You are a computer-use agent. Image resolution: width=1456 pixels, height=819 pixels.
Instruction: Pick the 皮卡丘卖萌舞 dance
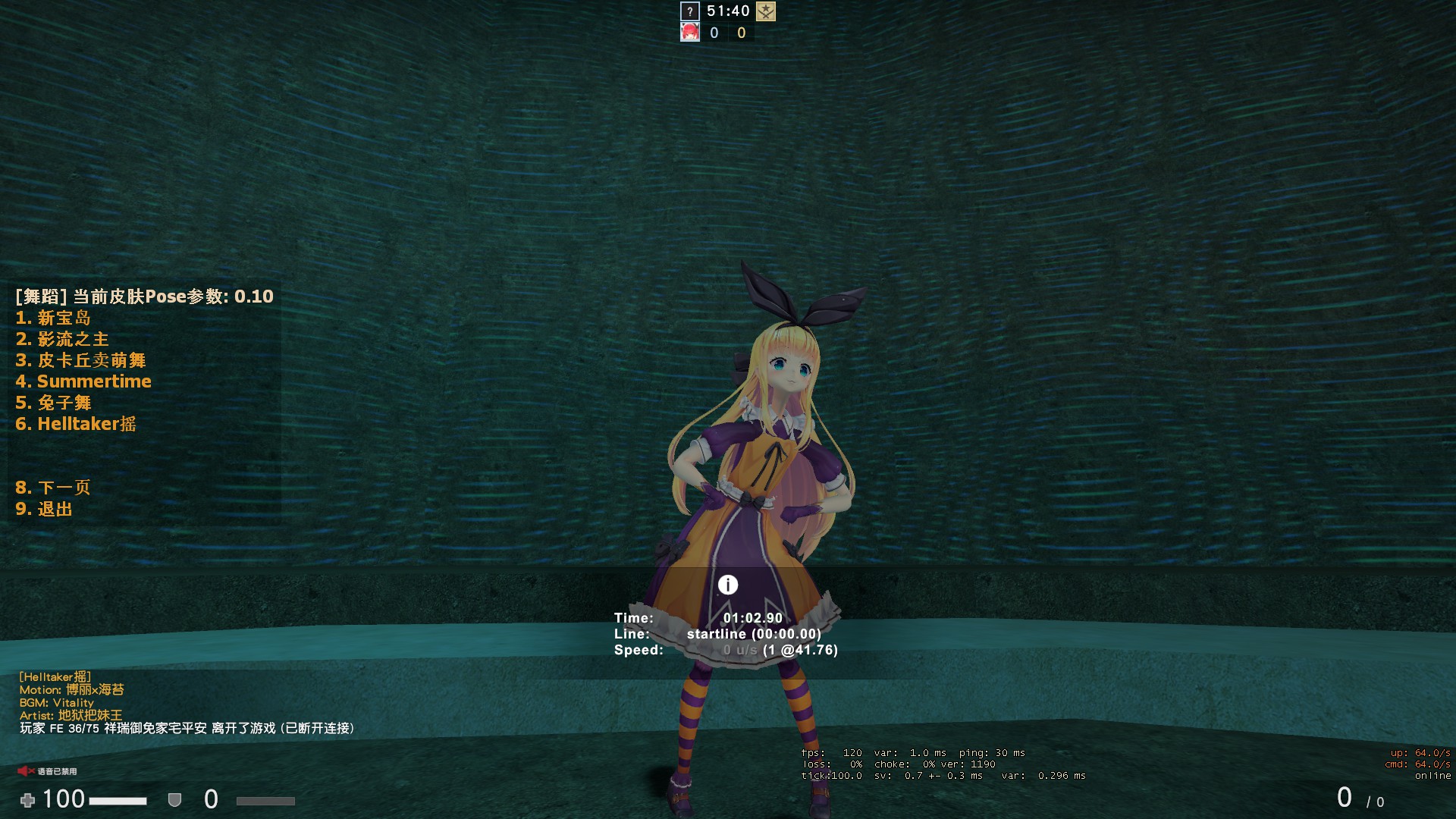[x=80, y=360]
